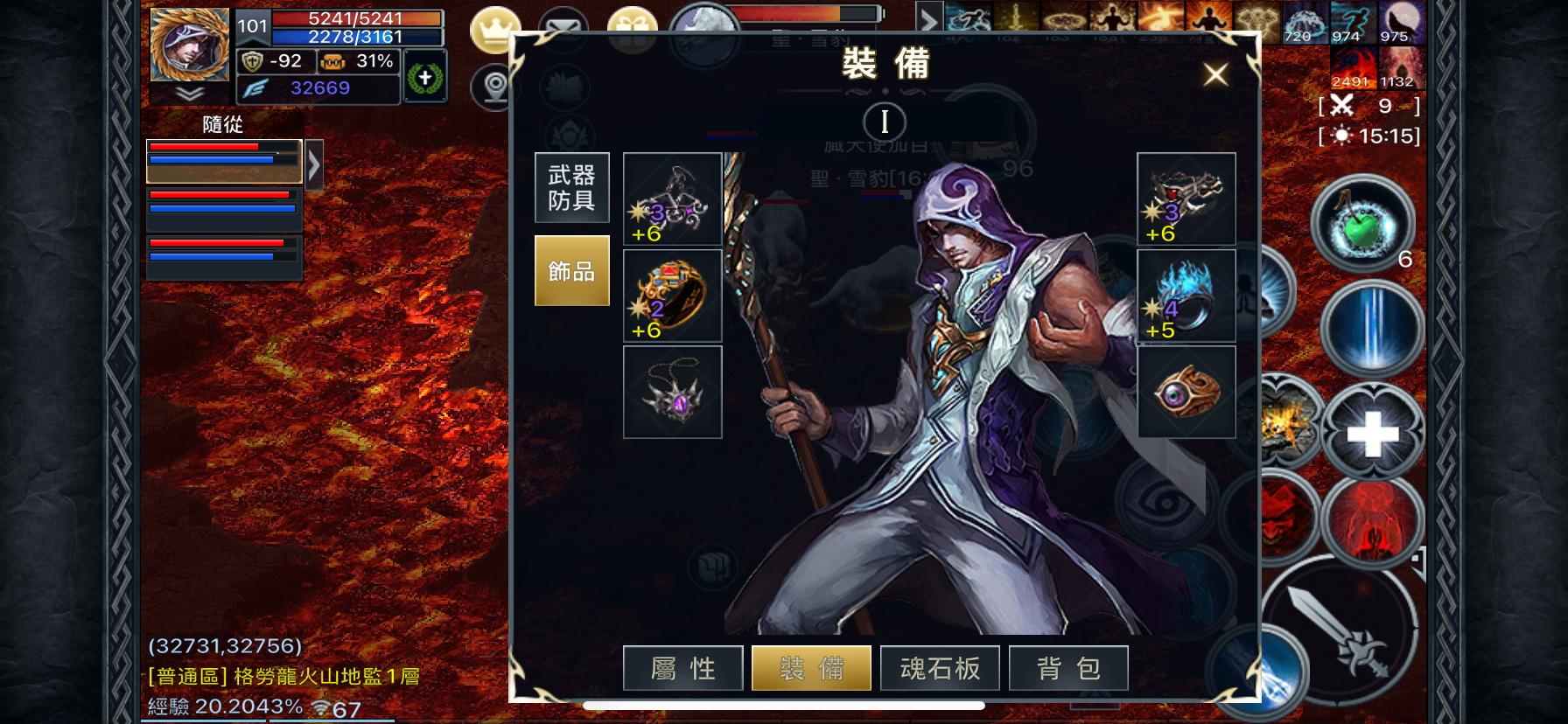1568x724 pixels.
Task: Open the 魂石板 soul stone tab
Action: coord(940,669)
